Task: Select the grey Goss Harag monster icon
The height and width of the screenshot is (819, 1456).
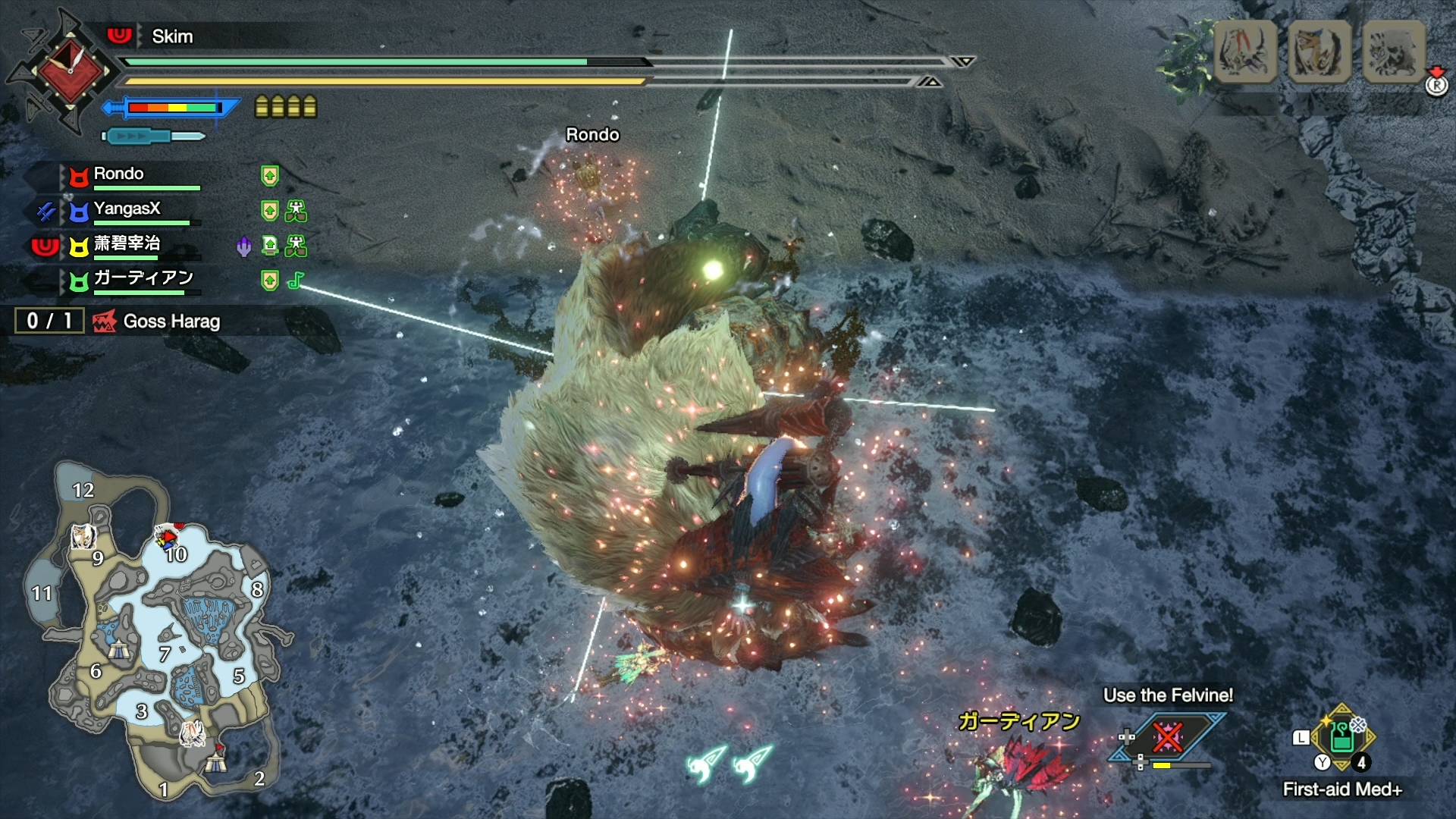Action: point(1394,52)
